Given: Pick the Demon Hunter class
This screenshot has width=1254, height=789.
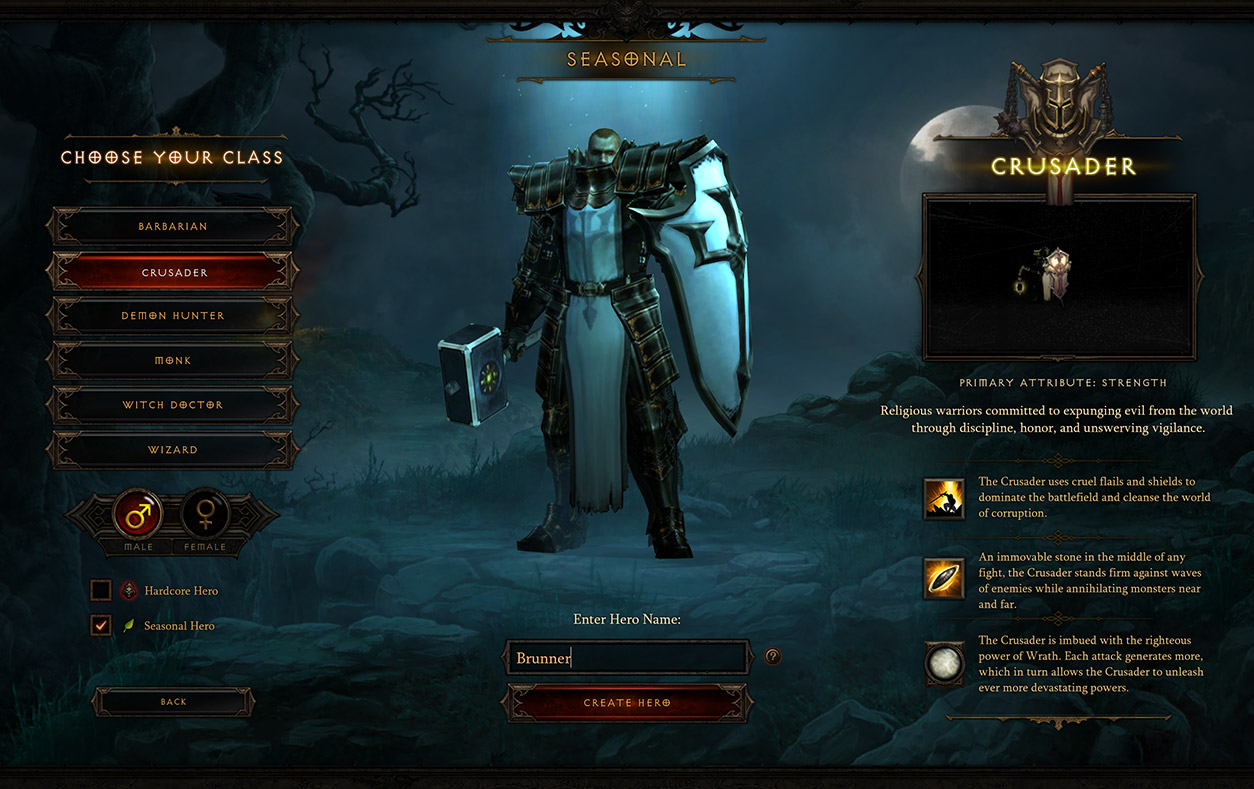Looking at the screenshot, I should pyautogui.click(x=173, y=316).
